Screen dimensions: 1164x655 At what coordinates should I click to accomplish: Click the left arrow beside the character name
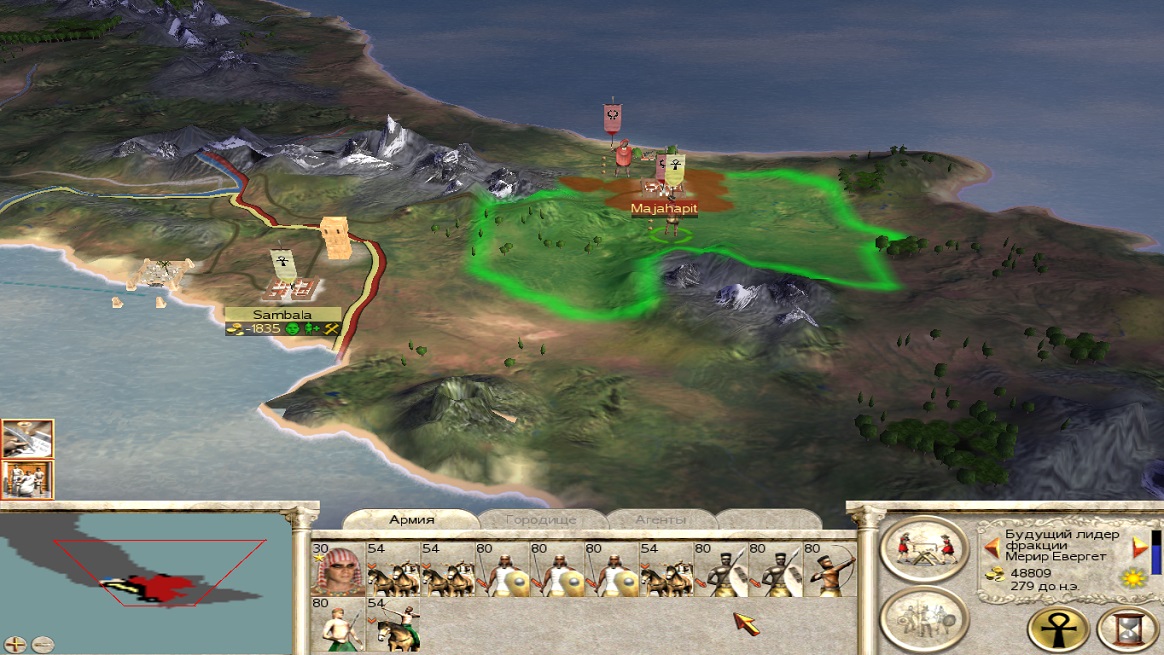pos(992,547)
